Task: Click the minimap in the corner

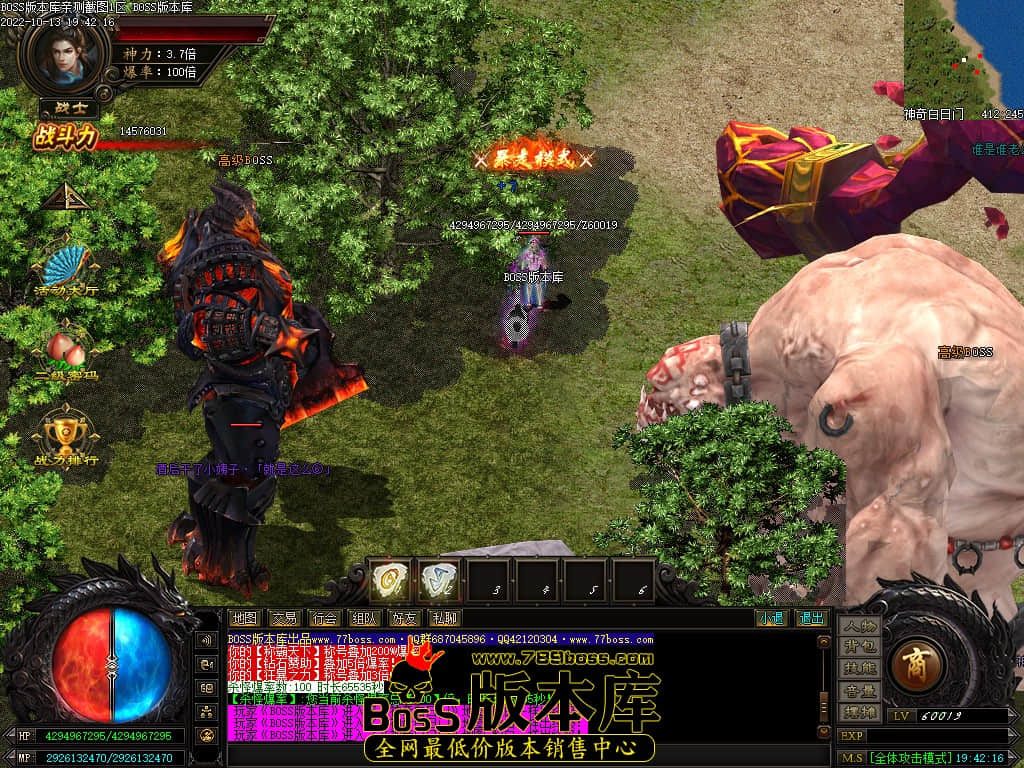Action: [964, 50]
